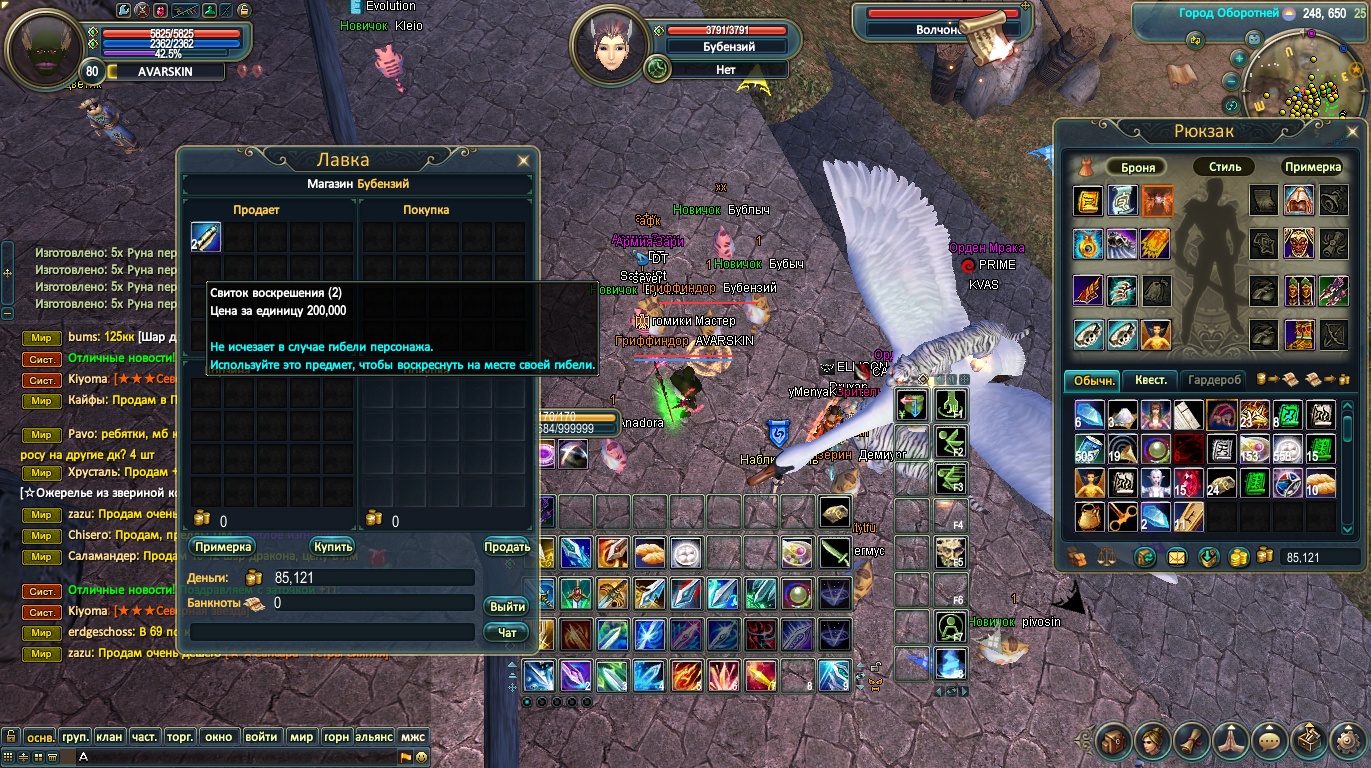Click into the chat input field
1371x768 pixels.
240,757
